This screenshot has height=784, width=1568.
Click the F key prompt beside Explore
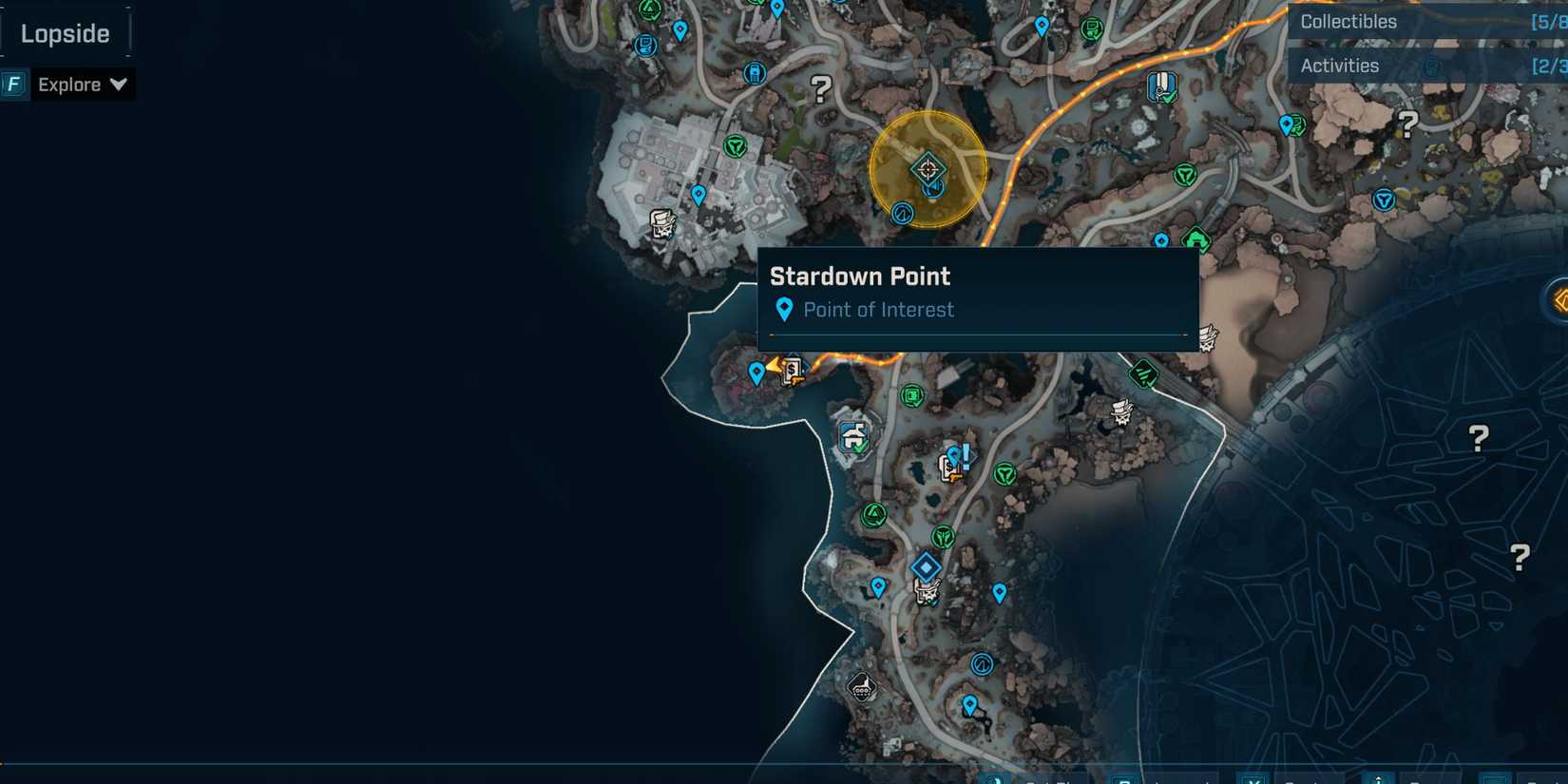click(x=13, y=85)
